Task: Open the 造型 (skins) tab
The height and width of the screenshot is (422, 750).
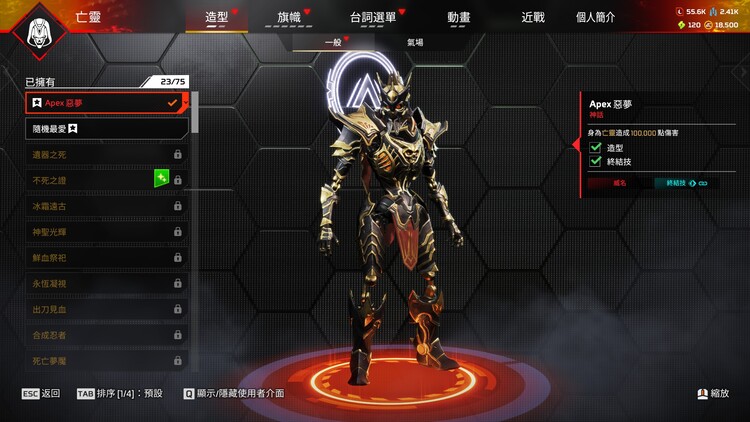Action: (216, 17)
